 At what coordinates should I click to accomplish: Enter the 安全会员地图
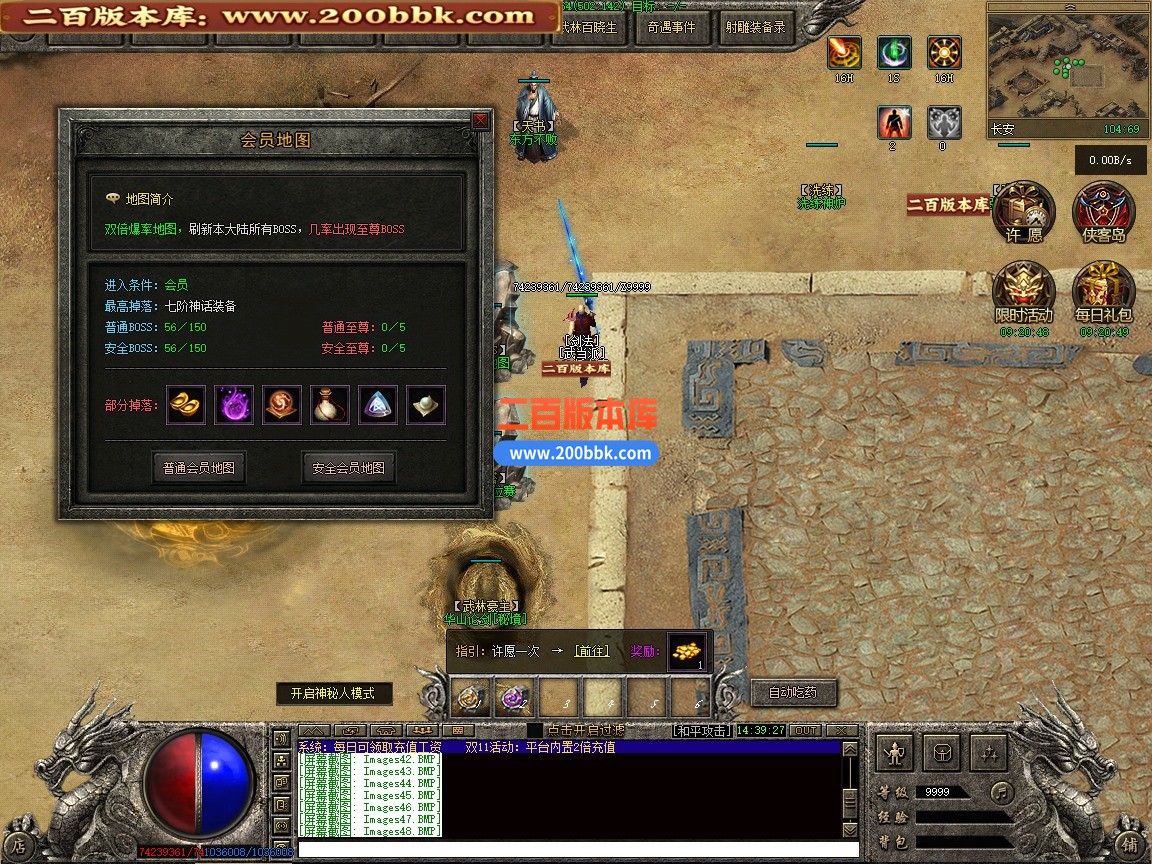tap(348, 467)
